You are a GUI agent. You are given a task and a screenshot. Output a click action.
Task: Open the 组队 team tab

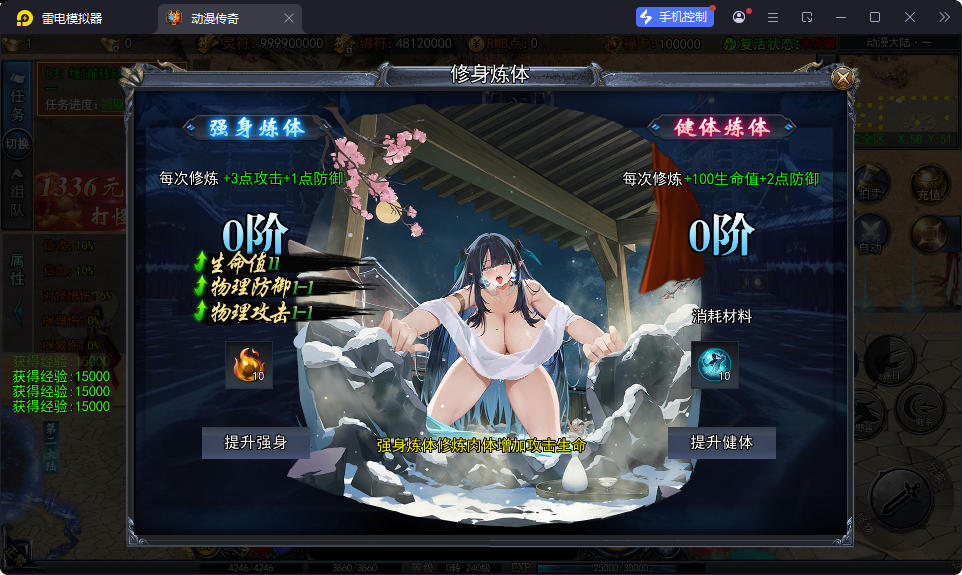coord(17,199)
